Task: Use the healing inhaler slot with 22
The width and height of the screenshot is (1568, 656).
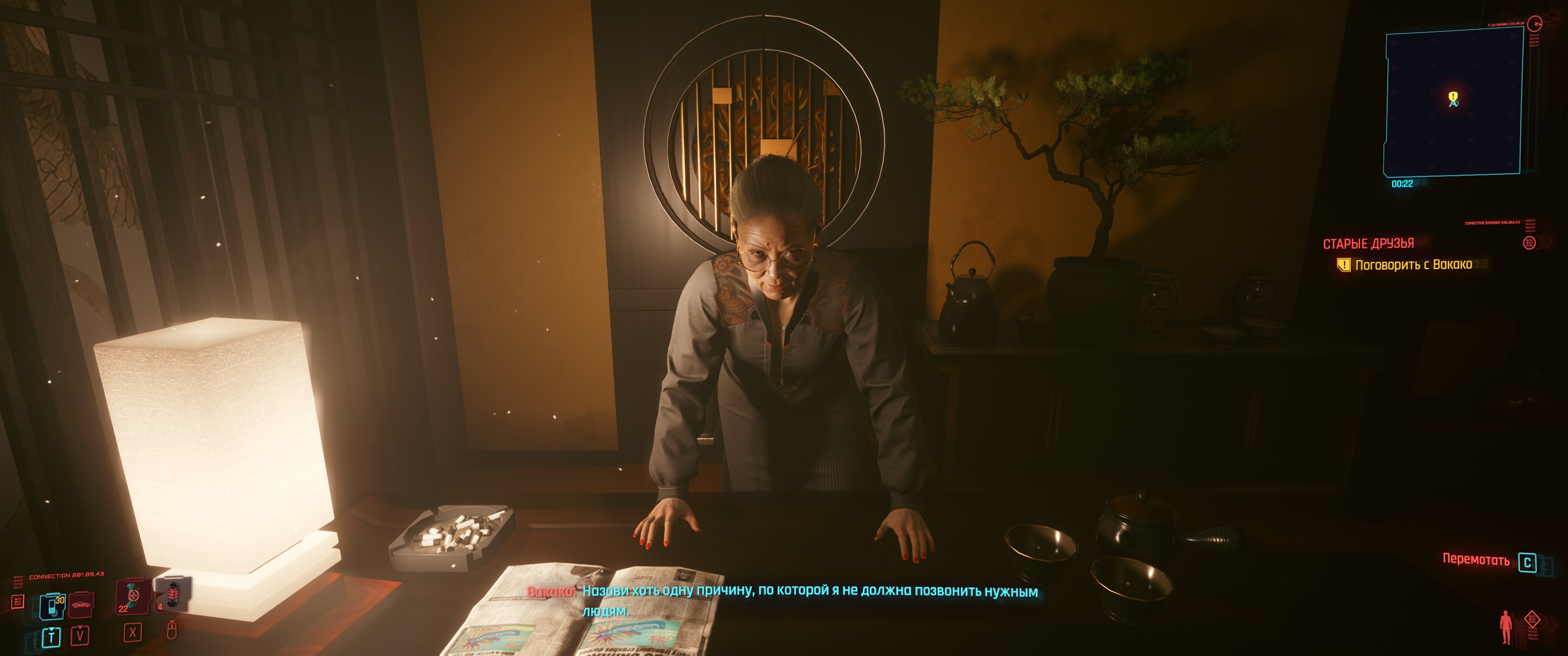Action: tap(133, 598)
